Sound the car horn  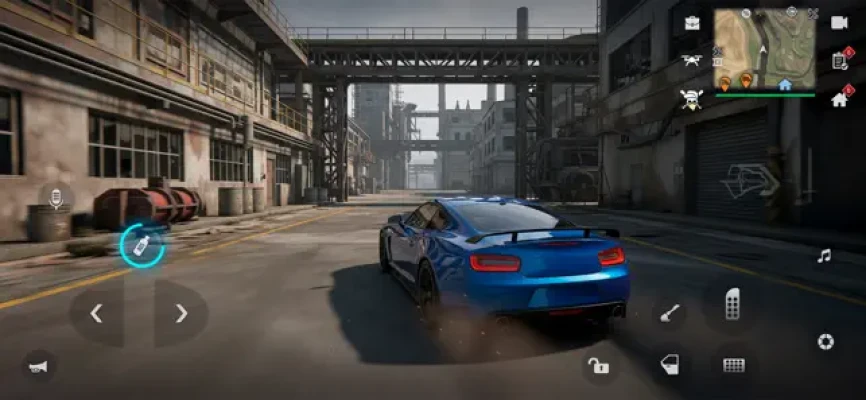(38, 367)
